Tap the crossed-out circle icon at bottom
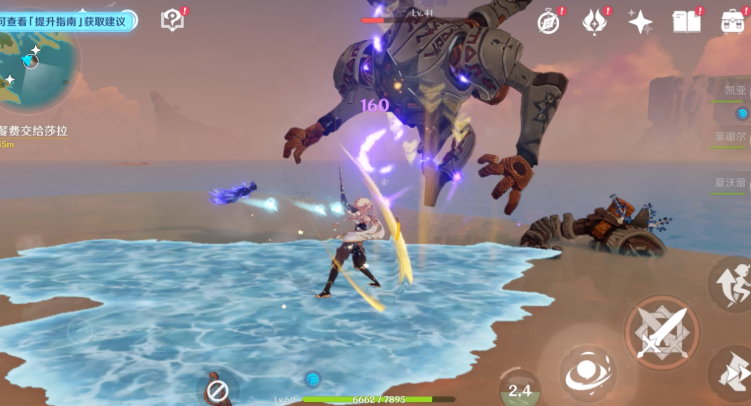 [218, 388]
